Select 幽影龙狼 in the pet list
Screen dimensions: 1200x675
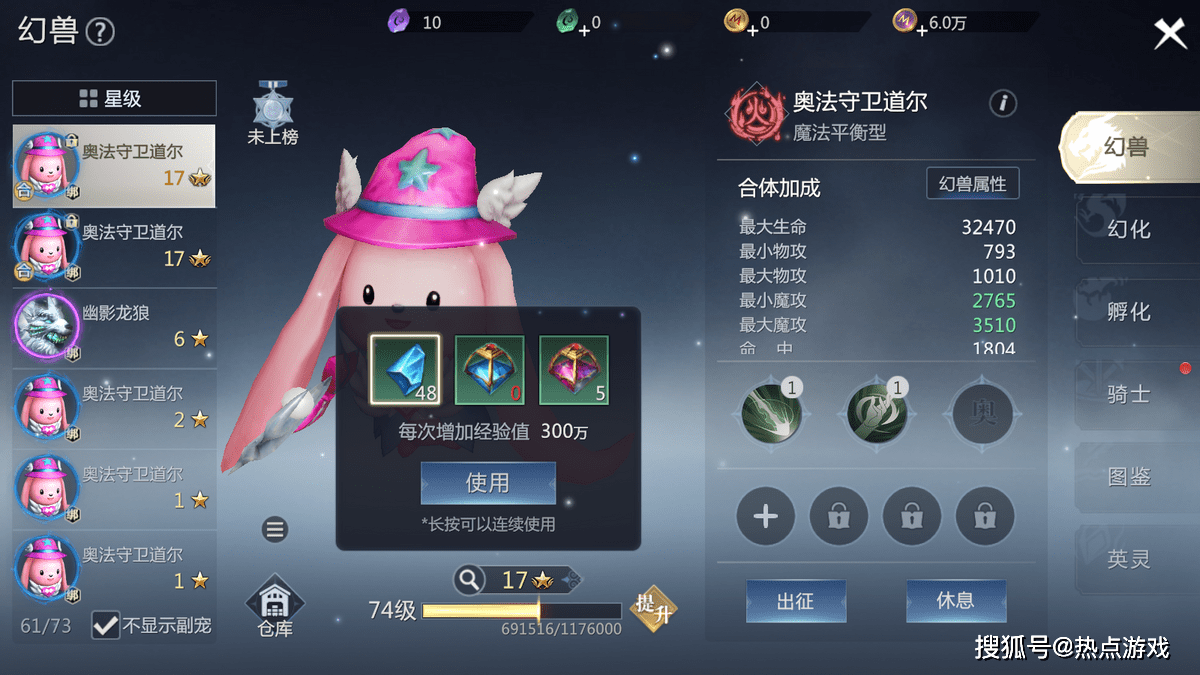point(114,327)
